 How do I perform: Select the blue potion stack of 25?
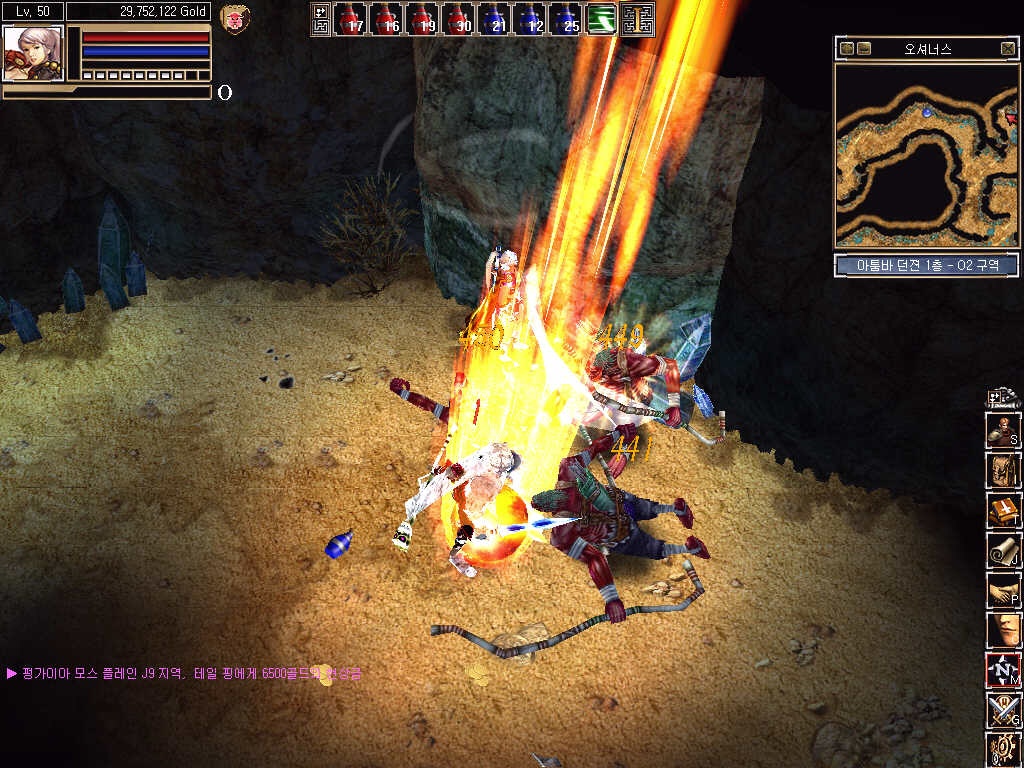click(565, 20)
